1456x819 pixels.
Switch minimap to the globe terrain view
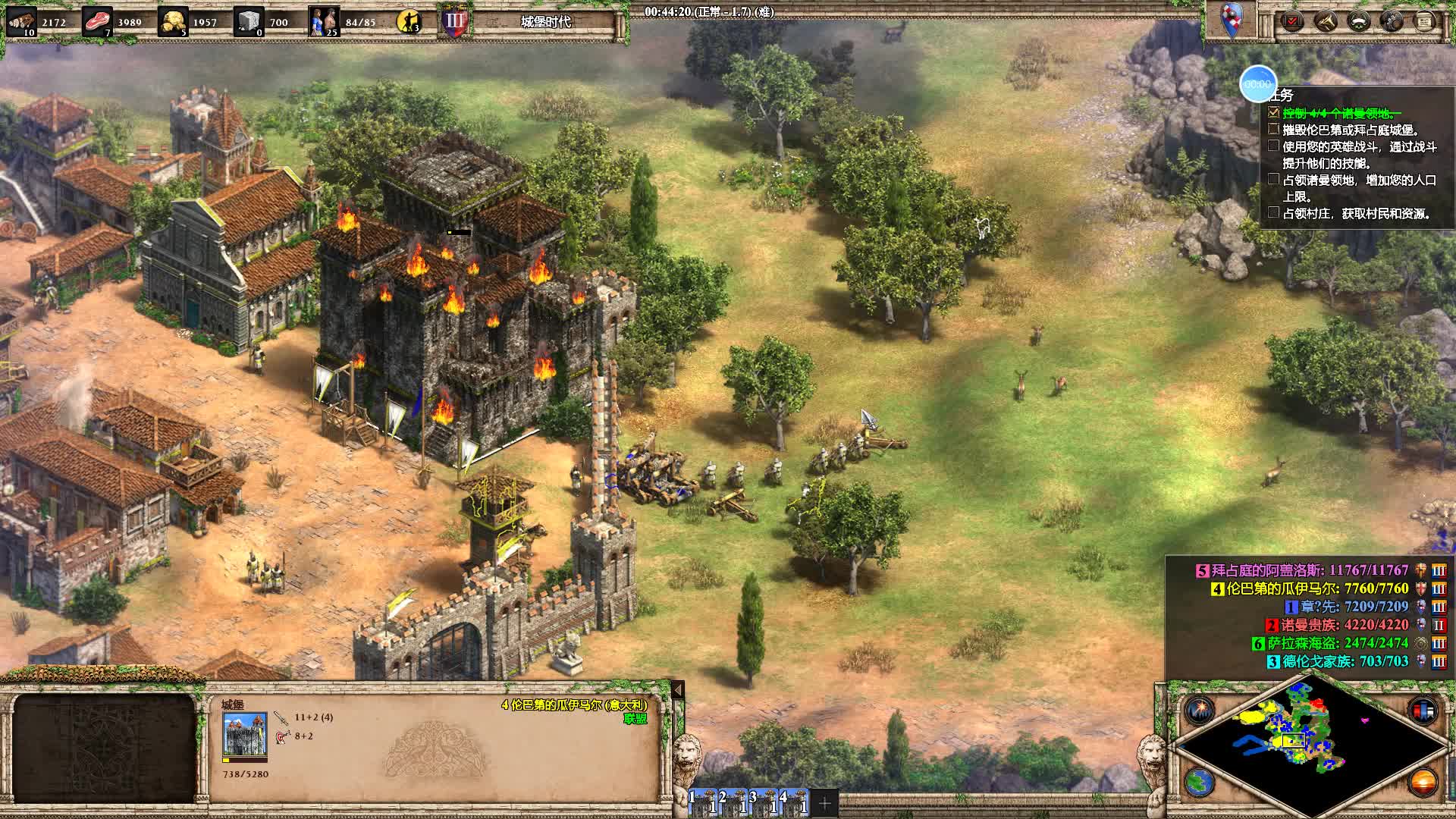1199,782
